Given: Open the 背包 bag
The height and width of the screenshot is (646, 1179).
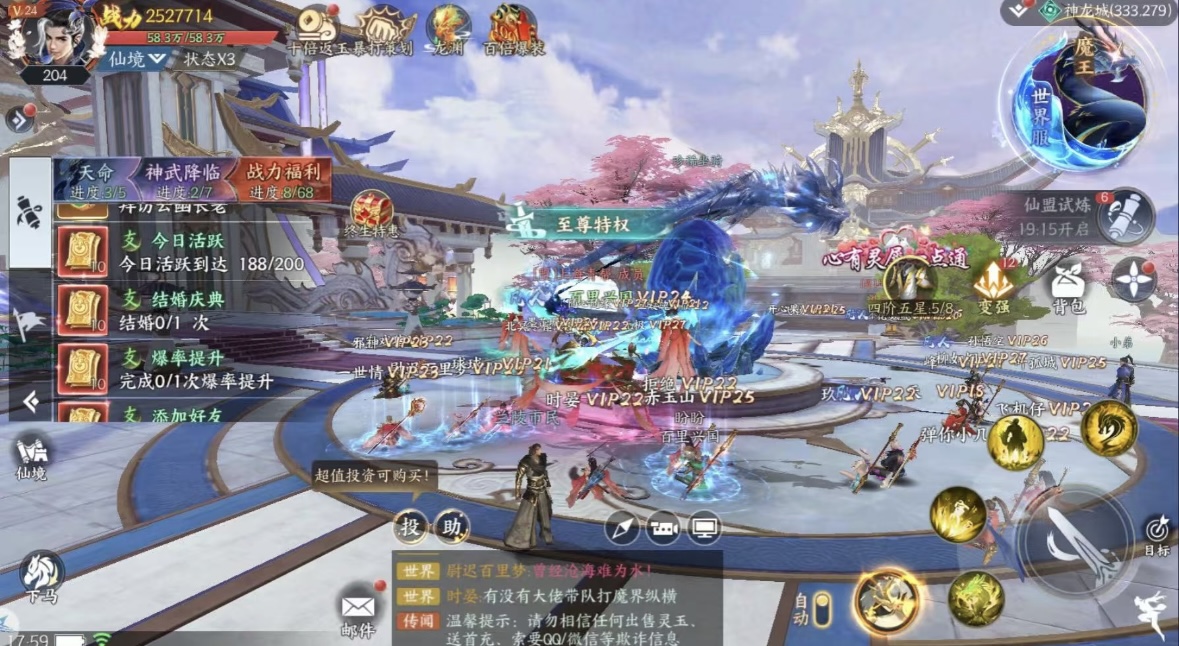Looking at the screenshot, I should (x=1068, y=290).
